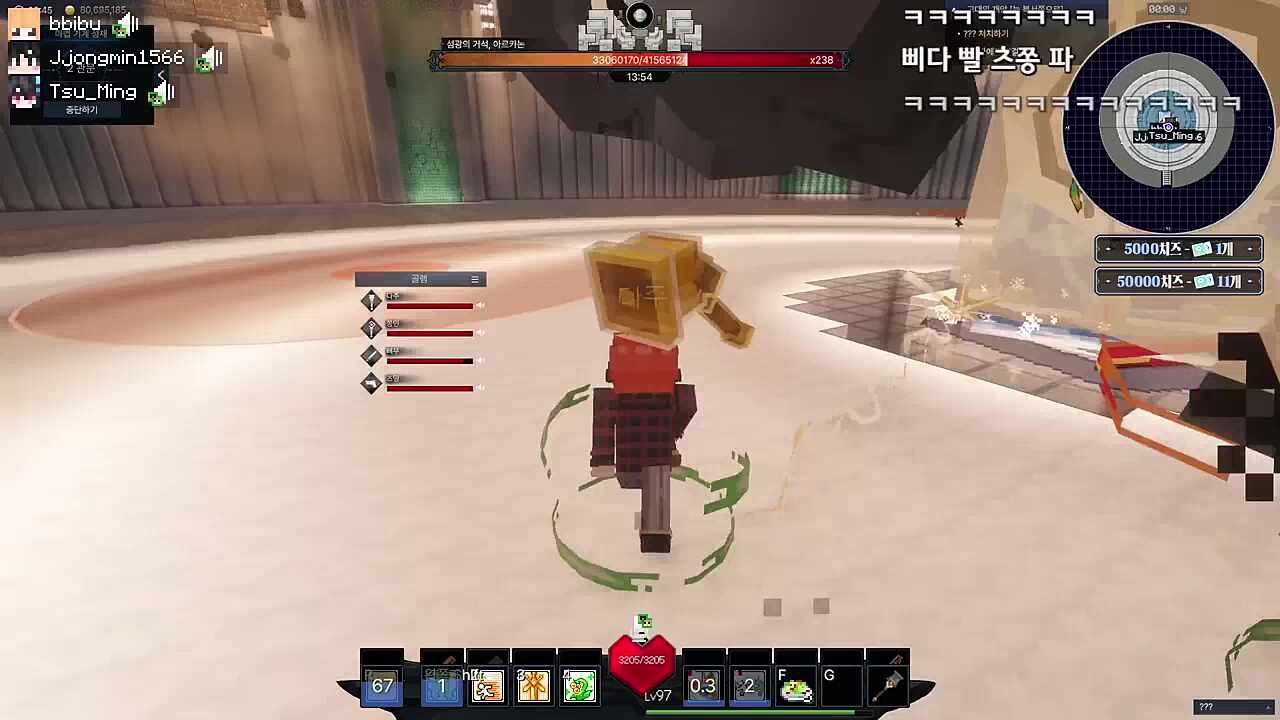Select the sprint skill in hotbar slot 2

488,685
